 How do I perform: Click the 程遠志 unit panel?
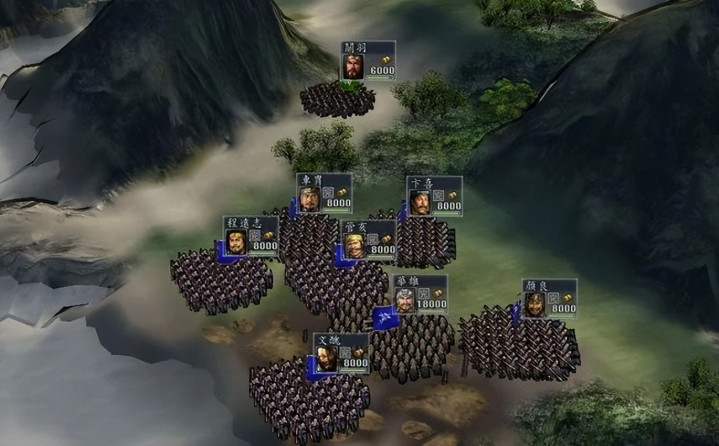pos(251,236)
